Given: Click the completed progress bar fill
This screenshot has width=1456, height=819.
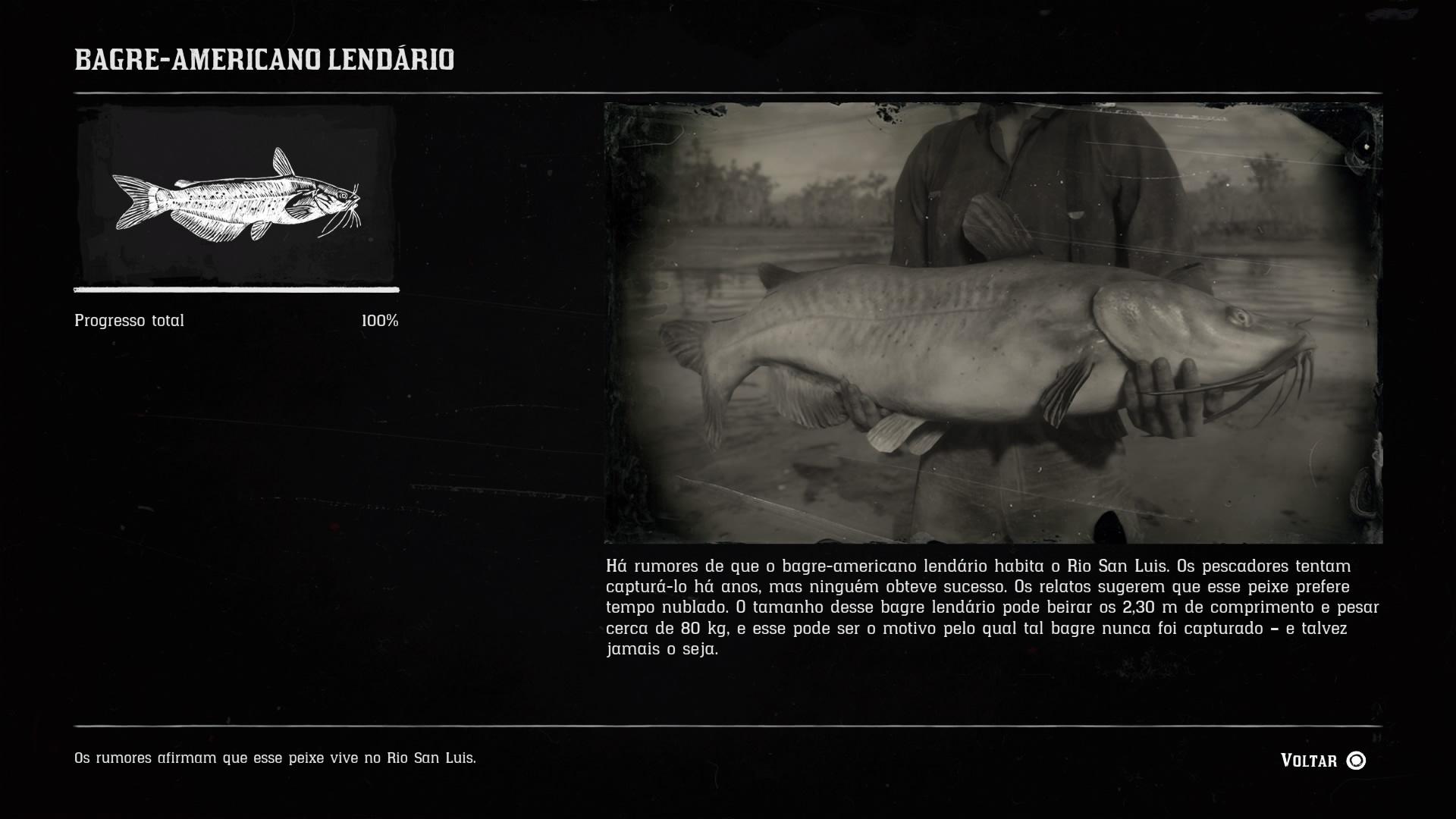Looking at the screenshot, I should (235, 290).
